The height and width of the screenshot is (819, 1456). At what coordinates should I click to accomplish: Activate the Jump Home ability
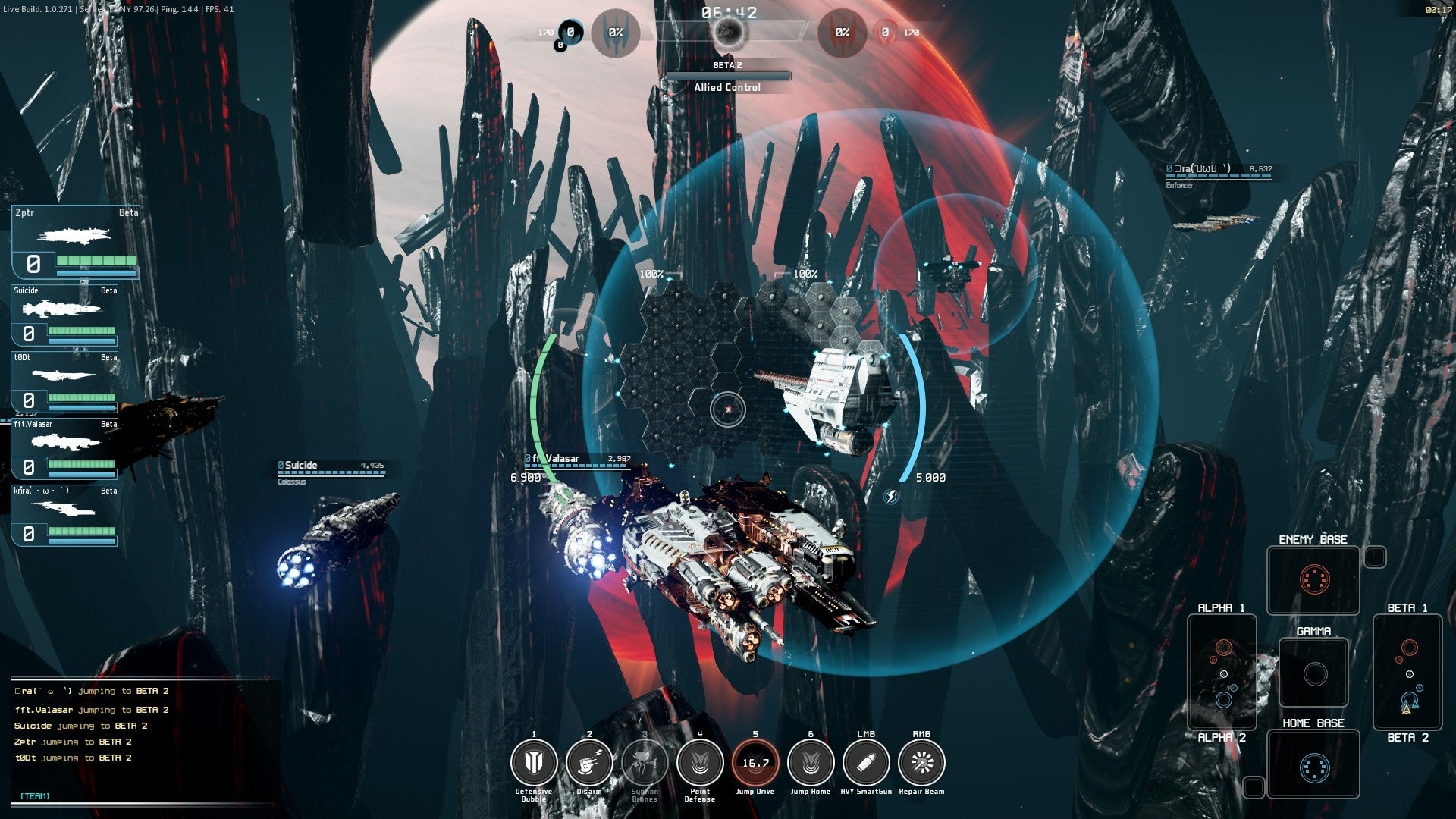coord(811,763)
